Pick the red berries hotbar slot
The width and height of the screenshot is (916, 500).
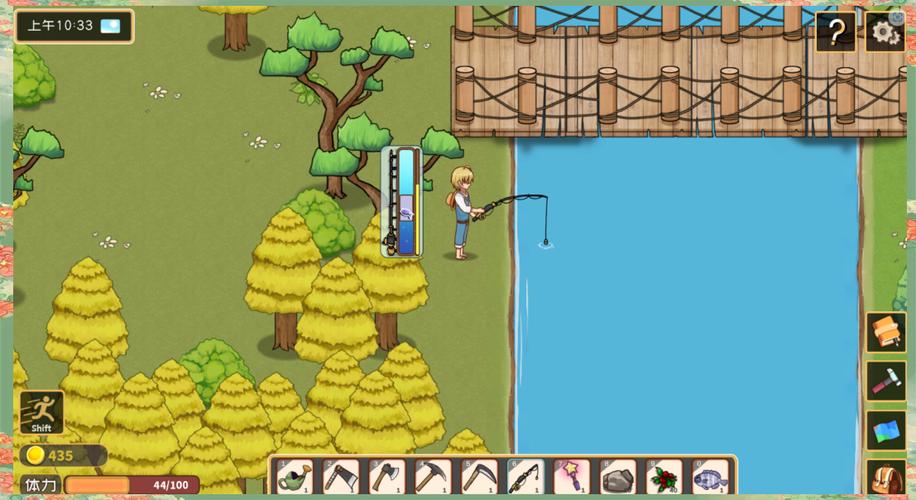tap(664, 477)
